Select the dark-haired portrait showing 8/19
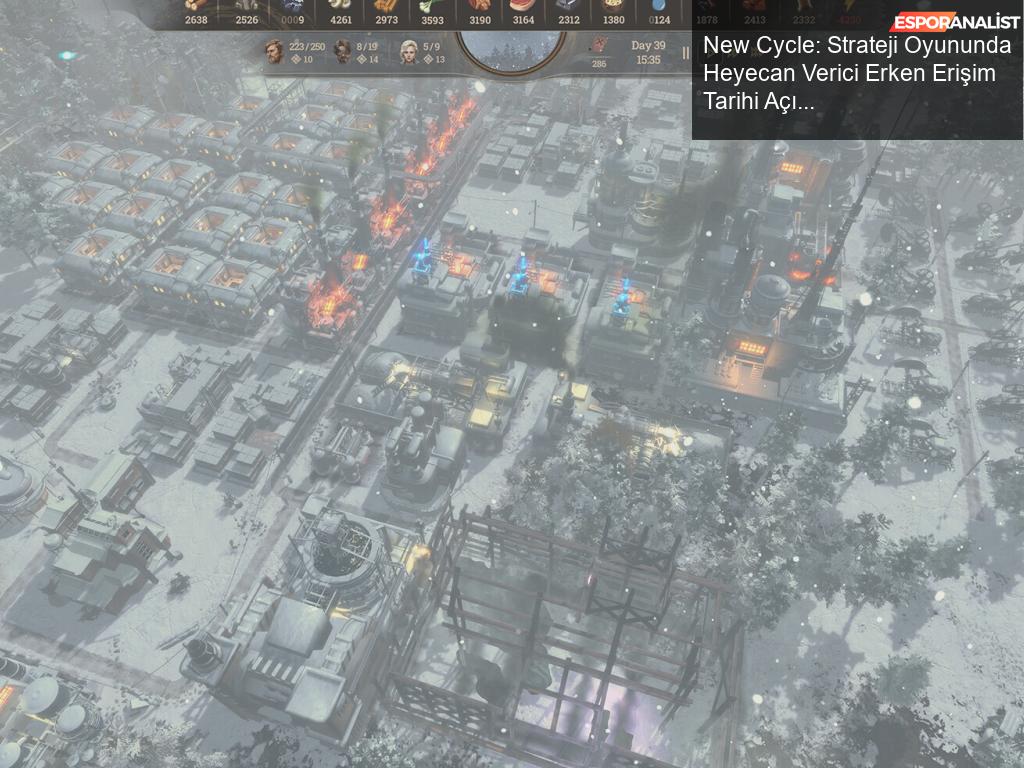The image size is (1024, 768). 343,51
